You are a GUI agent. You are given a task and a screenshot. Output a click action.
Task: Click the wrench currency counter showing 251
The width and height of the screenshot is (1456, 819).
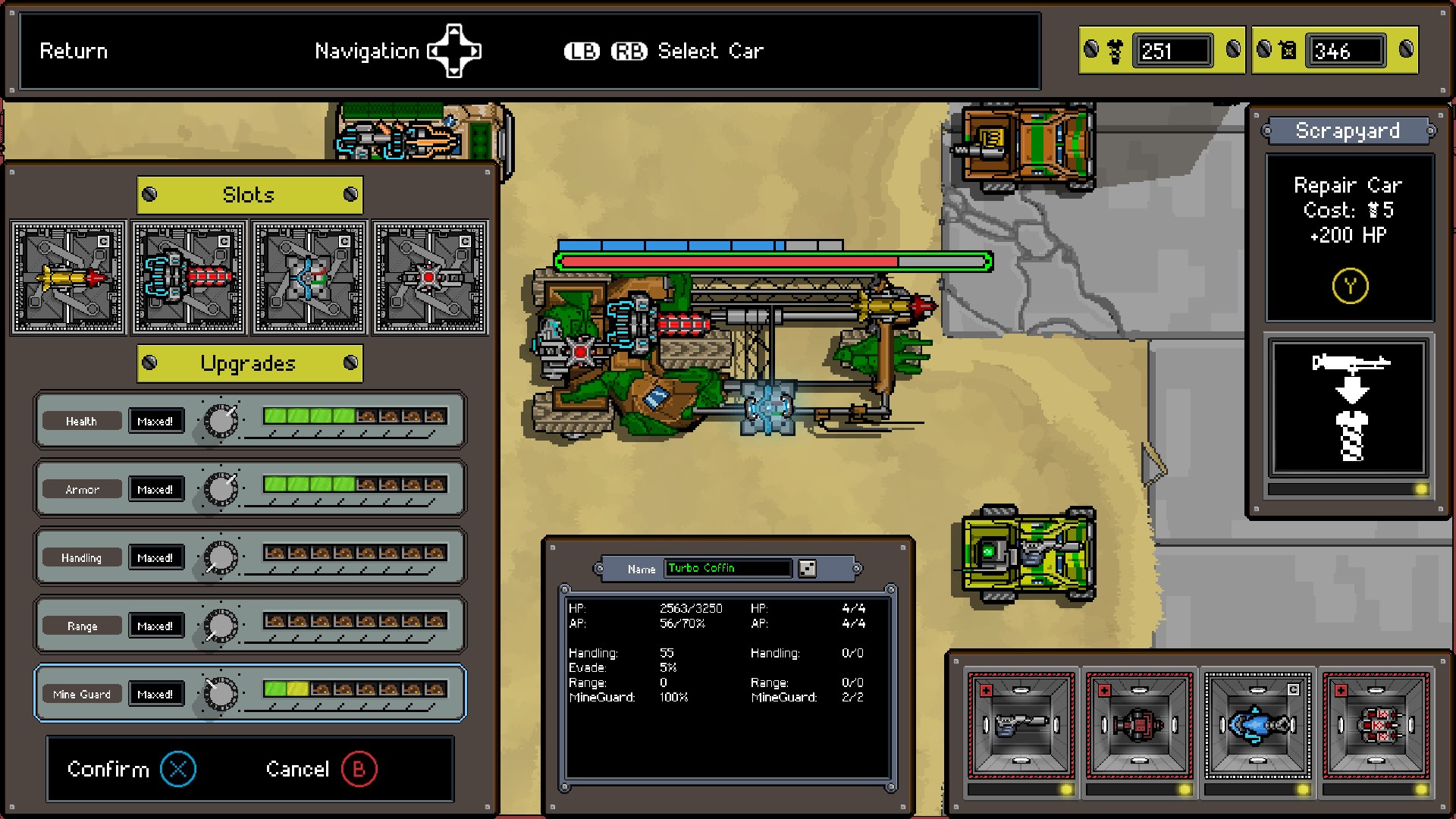pos(1172,51)
